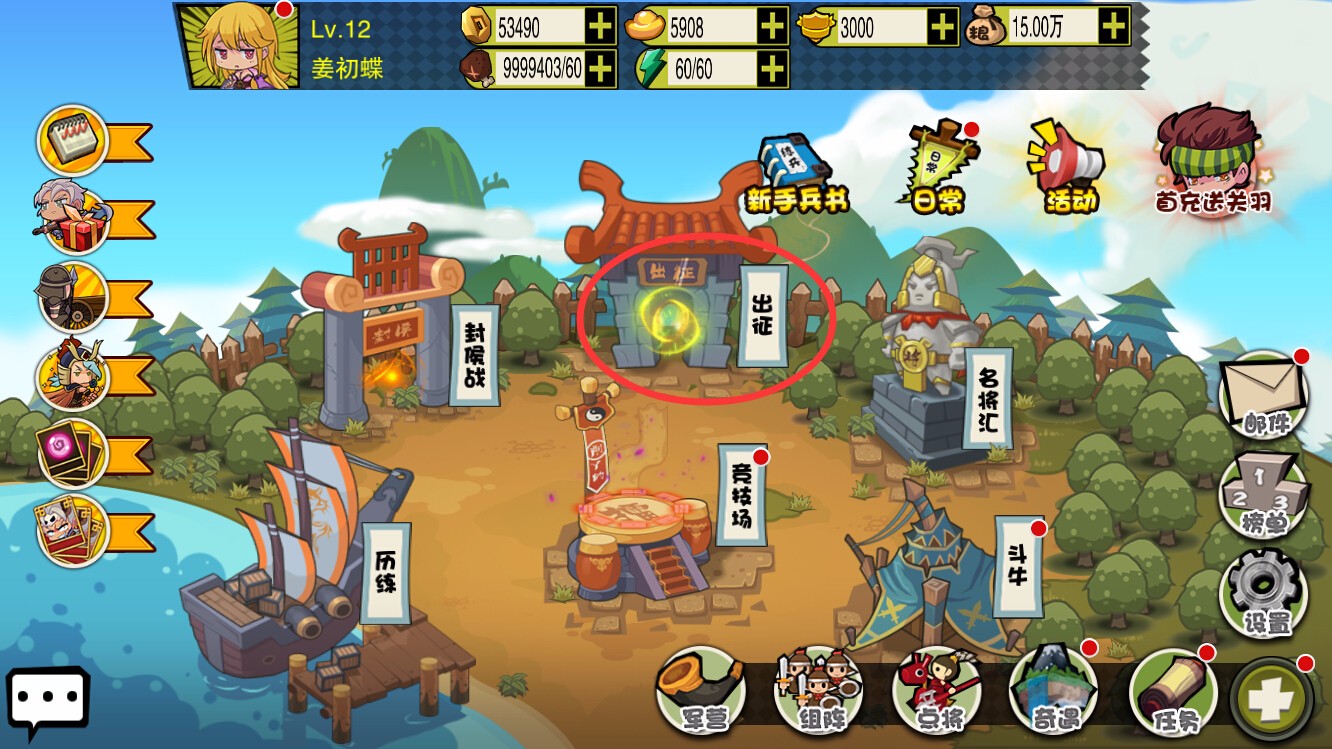Image resolution: width=1332 pixels, height=749 pixels.
Task: Open the 点将 hero recruit menu
Action: (x=937, y=691)
